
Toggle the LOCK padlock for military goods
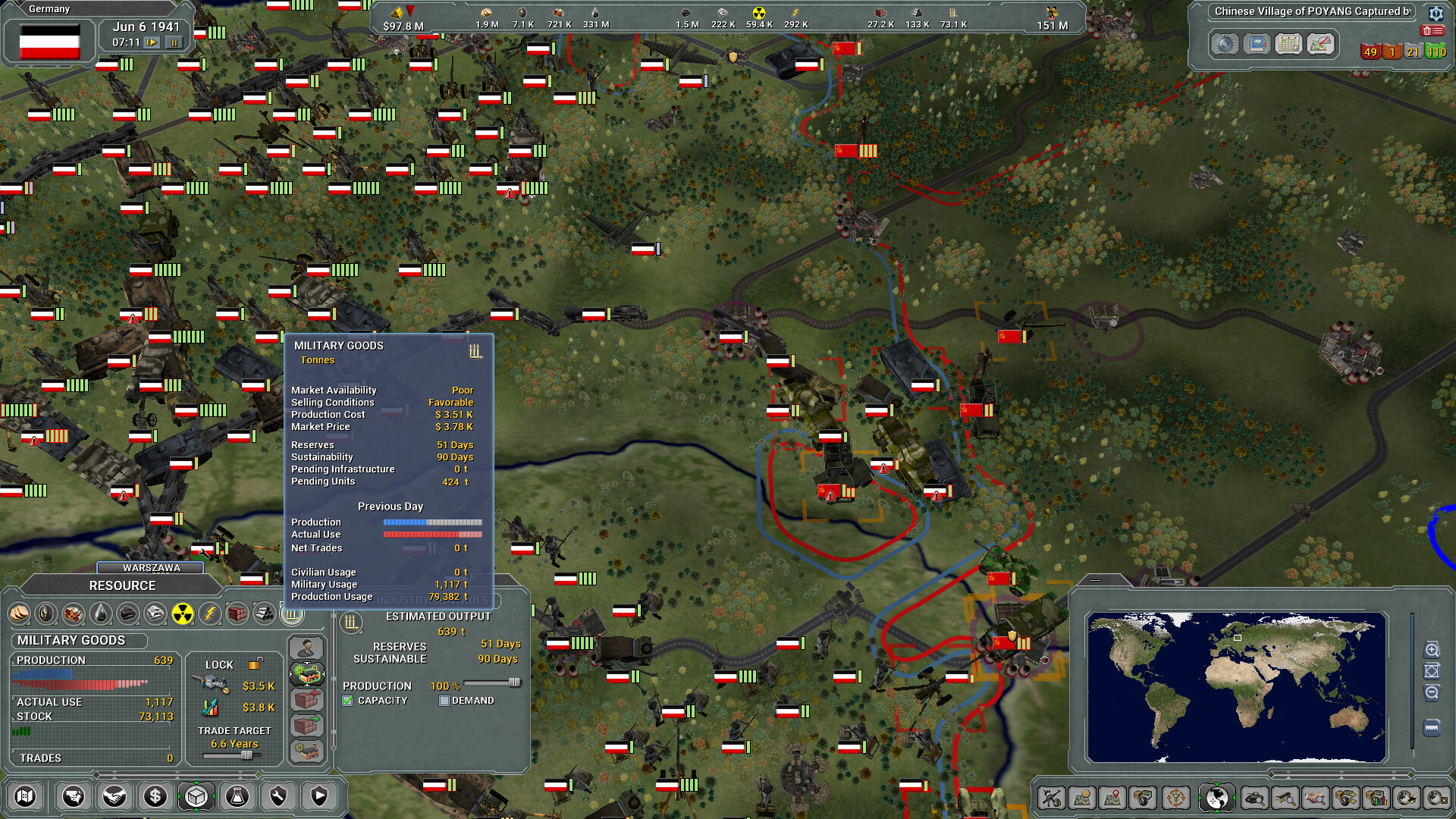click(x=255, y=664)
